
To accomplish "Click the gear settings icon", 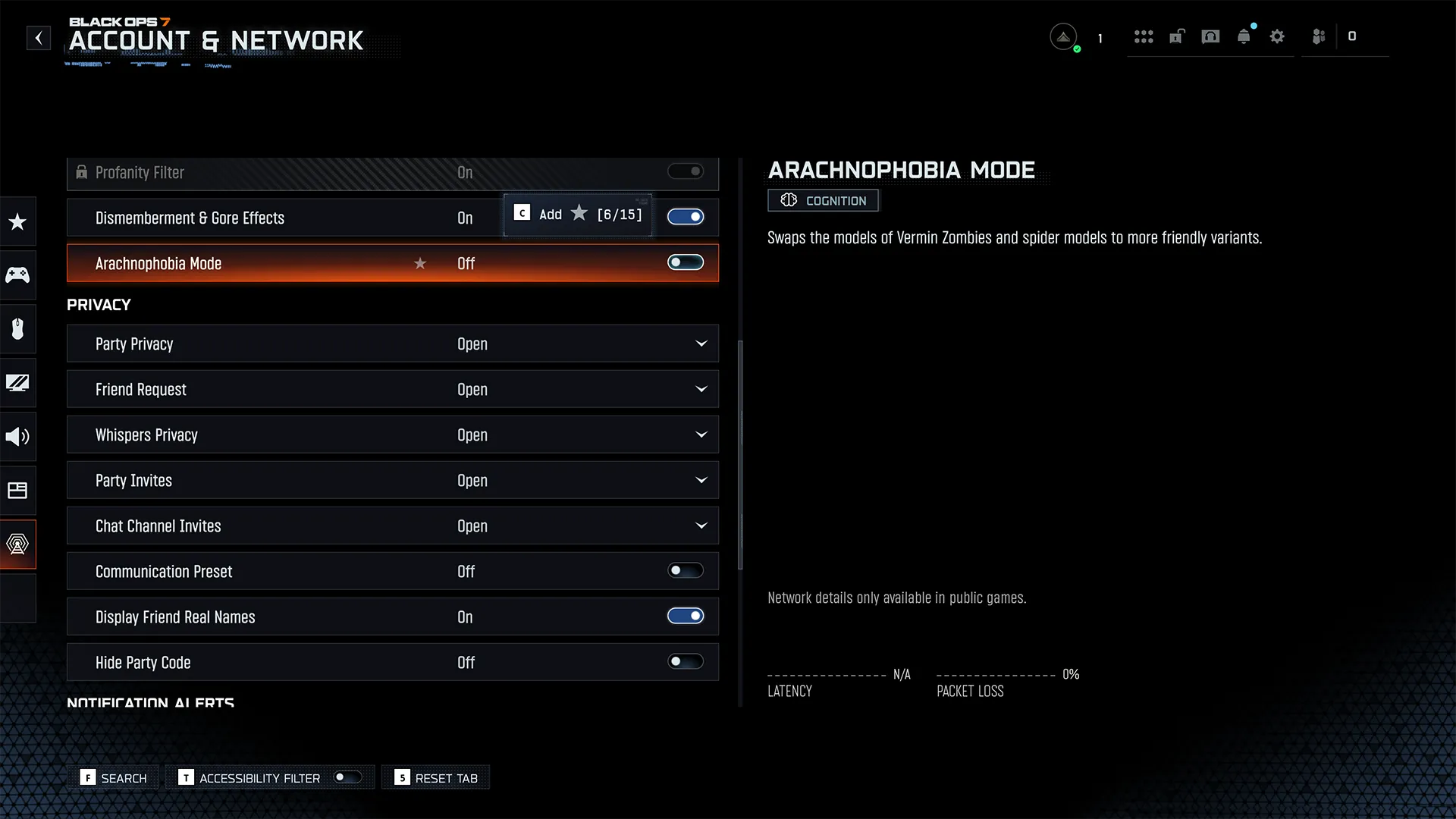I will pos(1277,36).
